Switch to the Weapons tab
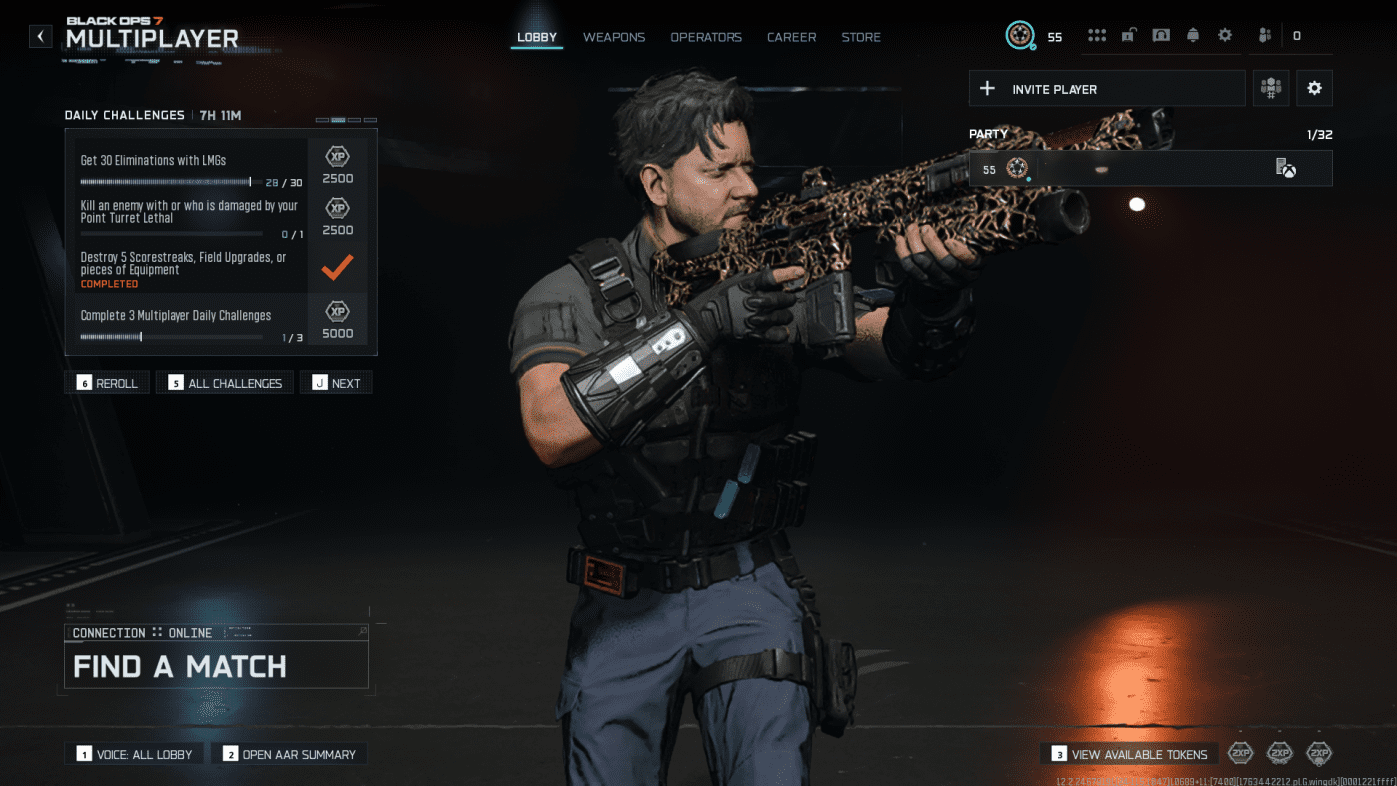 (613, 36)
